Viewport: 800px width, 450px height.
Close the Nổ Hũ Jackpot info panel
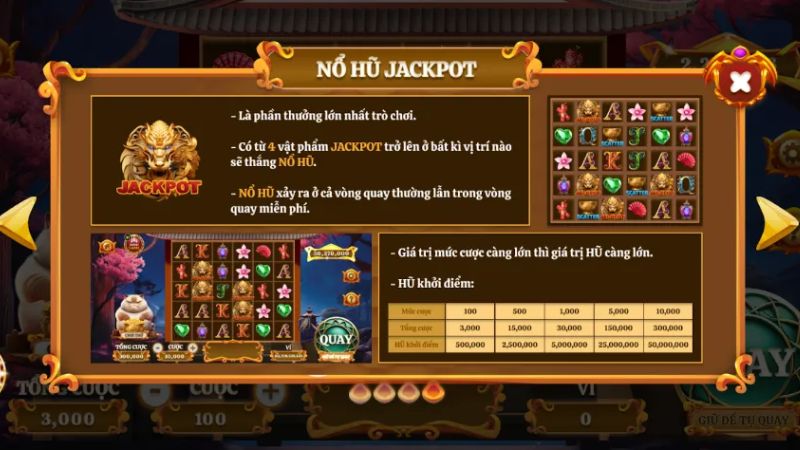coord(739,81)
